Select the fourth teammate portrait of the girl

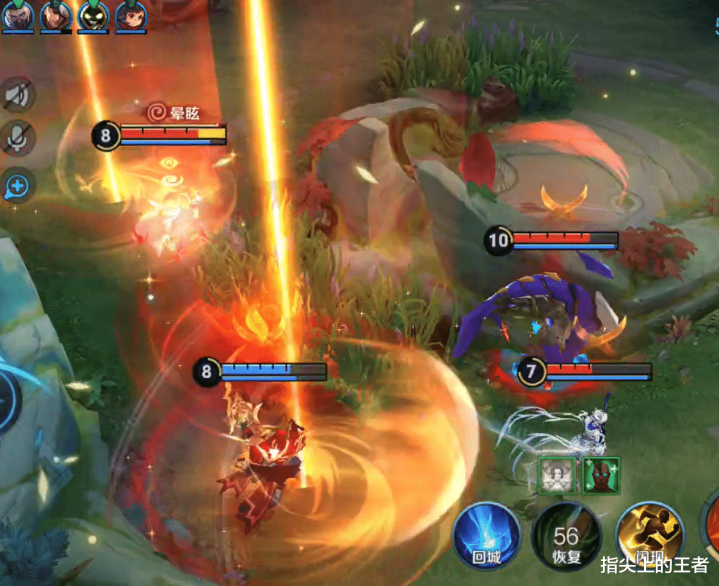pos(130,15)
